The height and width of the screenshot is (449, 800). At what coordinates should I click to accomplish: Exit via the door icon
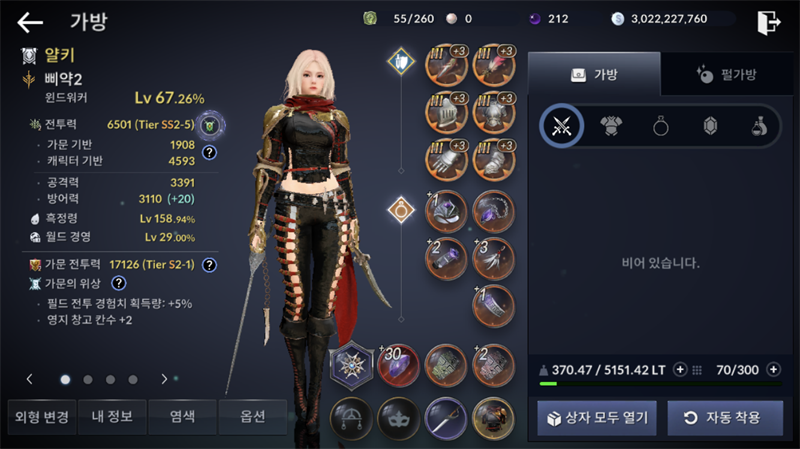click(768, 22)
